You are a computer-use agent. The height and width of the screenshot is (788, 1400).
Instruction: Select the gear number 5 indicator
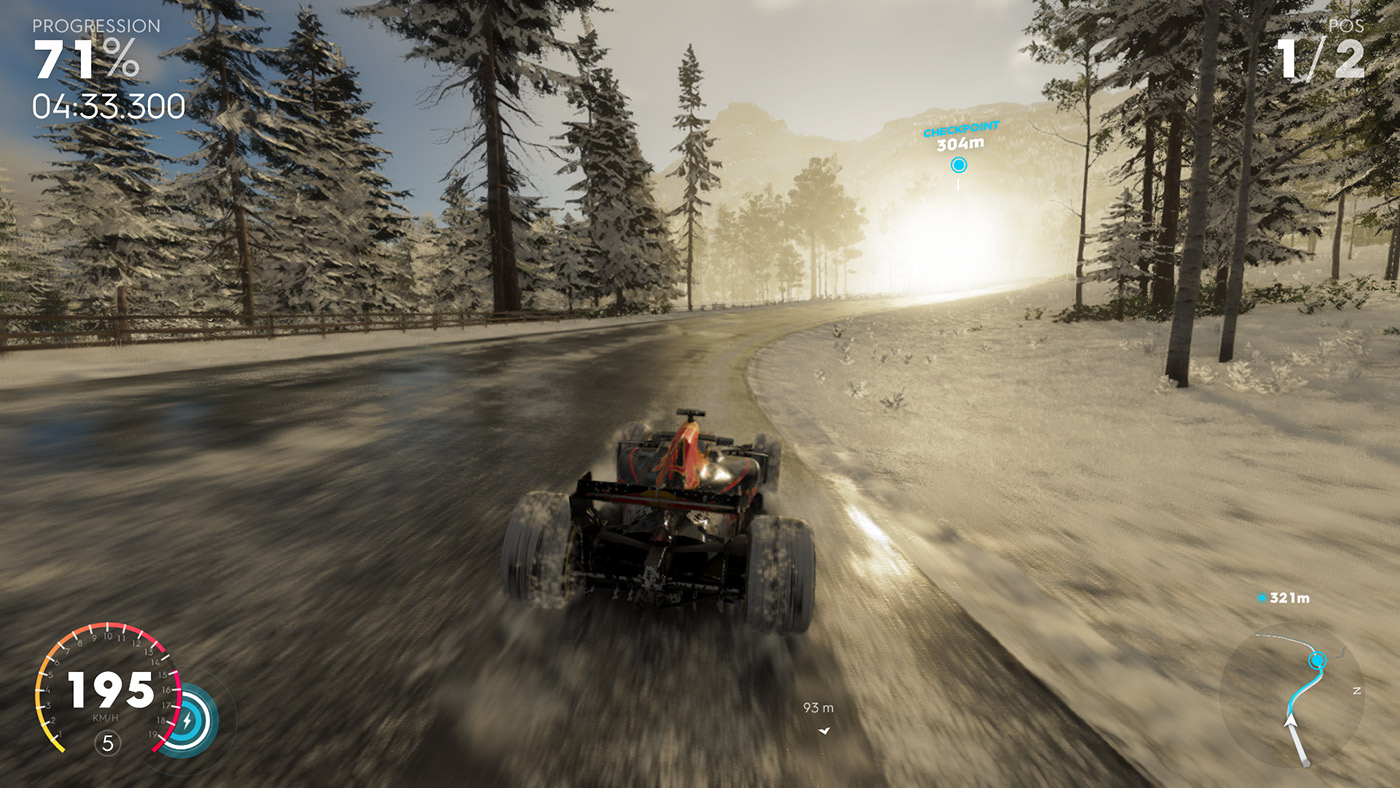[x=108, y=742]
